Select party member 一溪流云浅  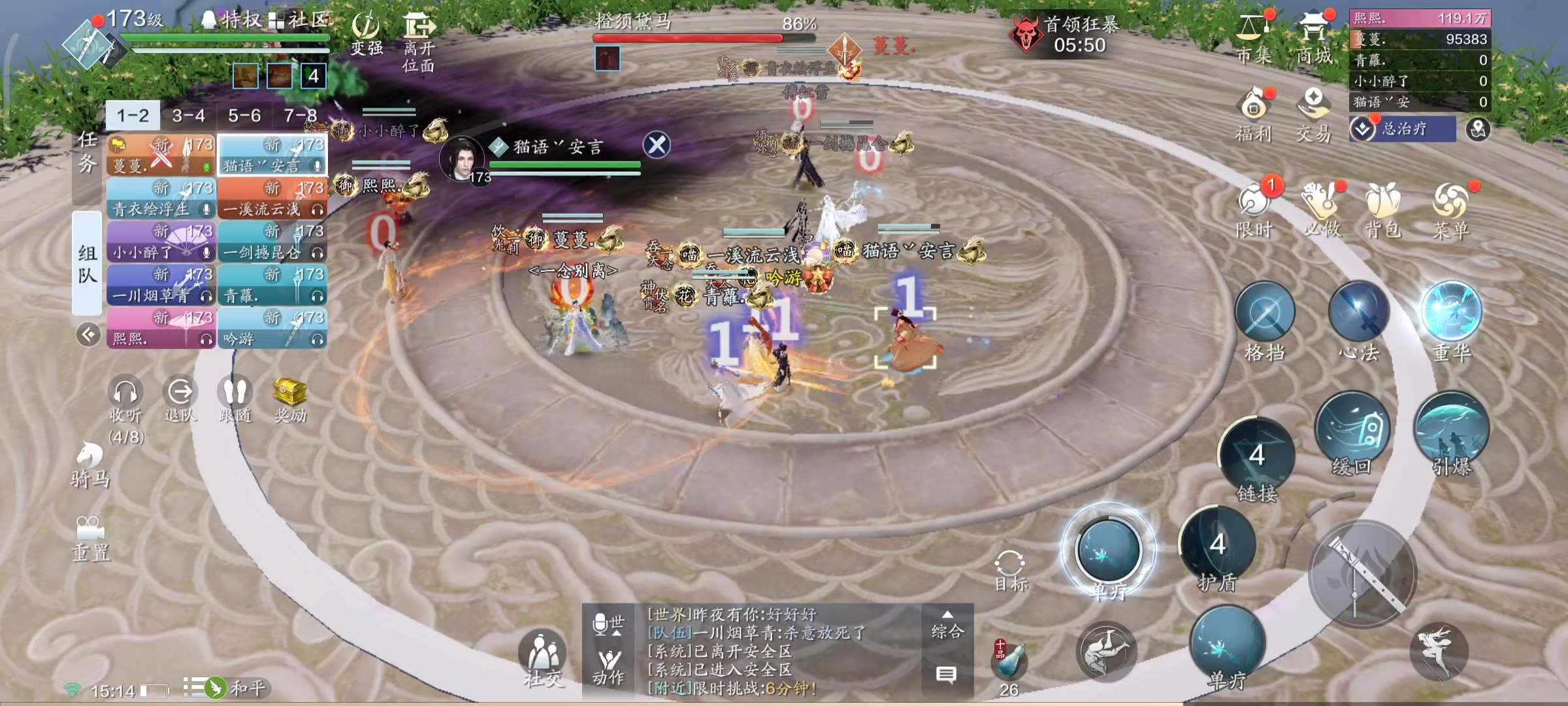click(x=272, y=199)
